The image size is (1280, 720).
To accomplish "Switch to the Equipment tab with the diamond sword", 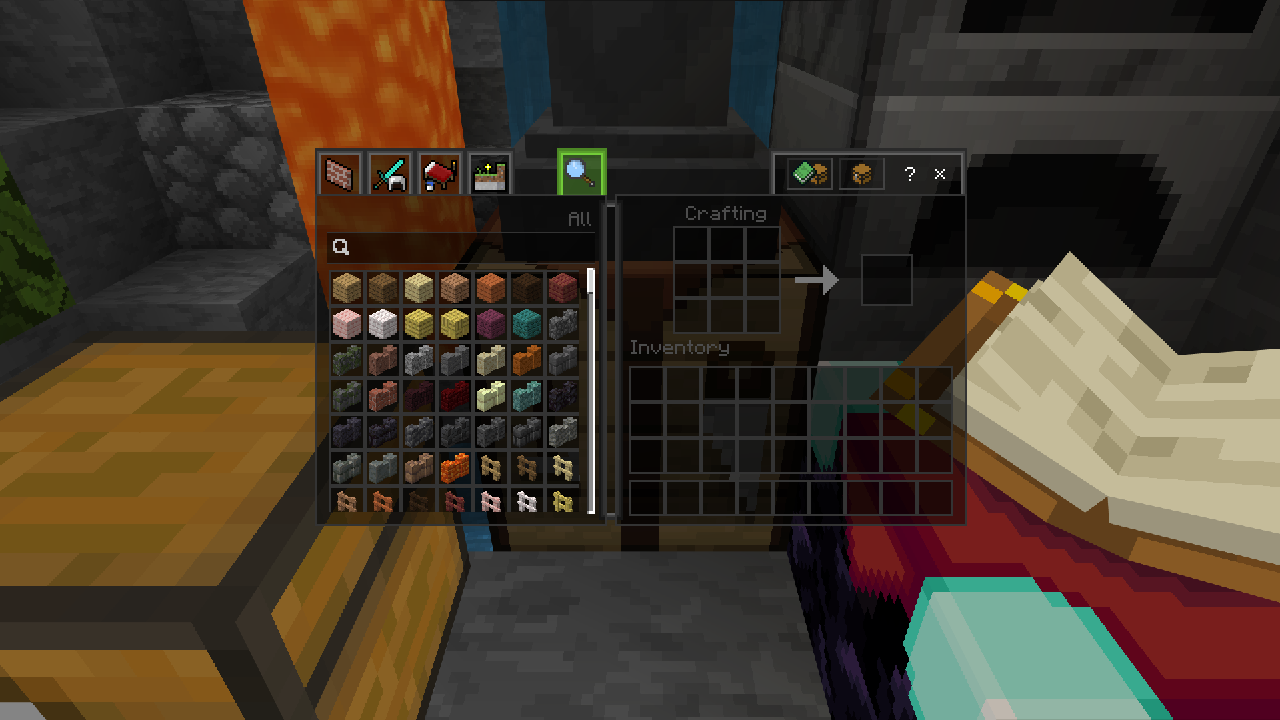I will 390,174.
